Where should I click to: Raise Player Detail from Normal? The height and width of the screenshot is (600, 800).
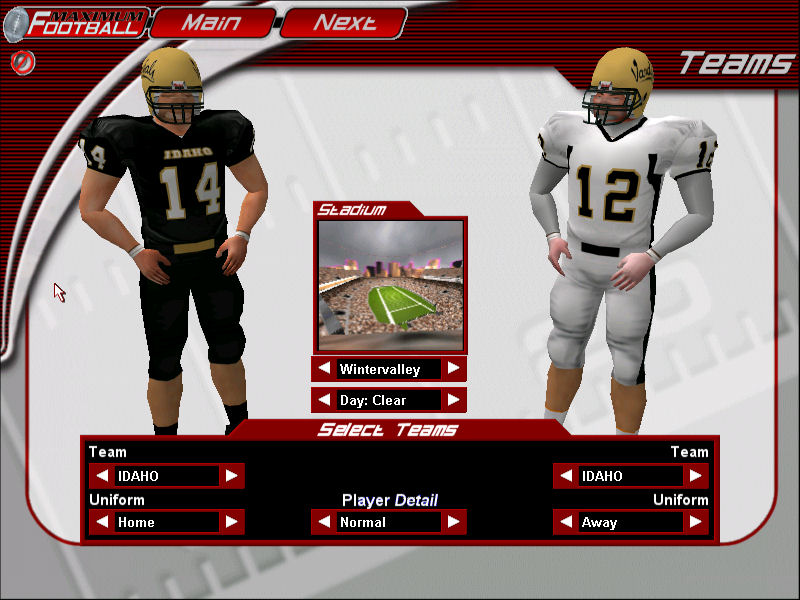(x=454, y=522)
